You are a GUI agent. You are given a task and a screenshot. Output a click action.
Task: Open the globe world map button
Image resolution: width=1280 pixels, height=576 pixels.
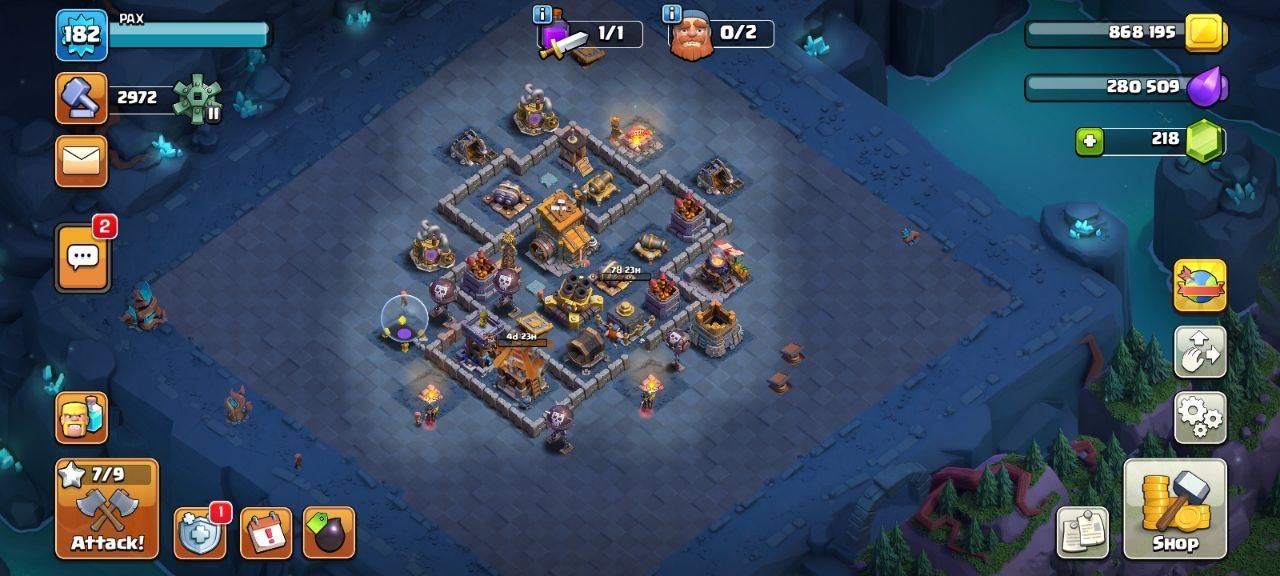tap(1200, 286)
